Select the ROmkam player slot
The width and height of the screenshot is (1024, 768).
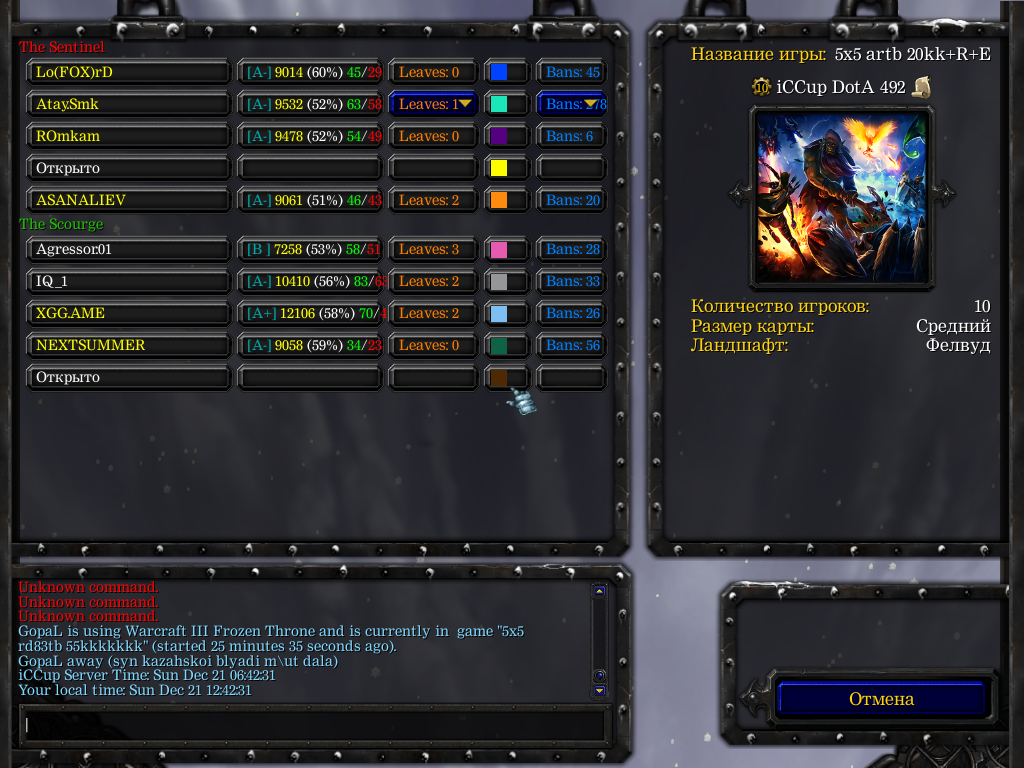pyautogui.click(x=128, y=136)
